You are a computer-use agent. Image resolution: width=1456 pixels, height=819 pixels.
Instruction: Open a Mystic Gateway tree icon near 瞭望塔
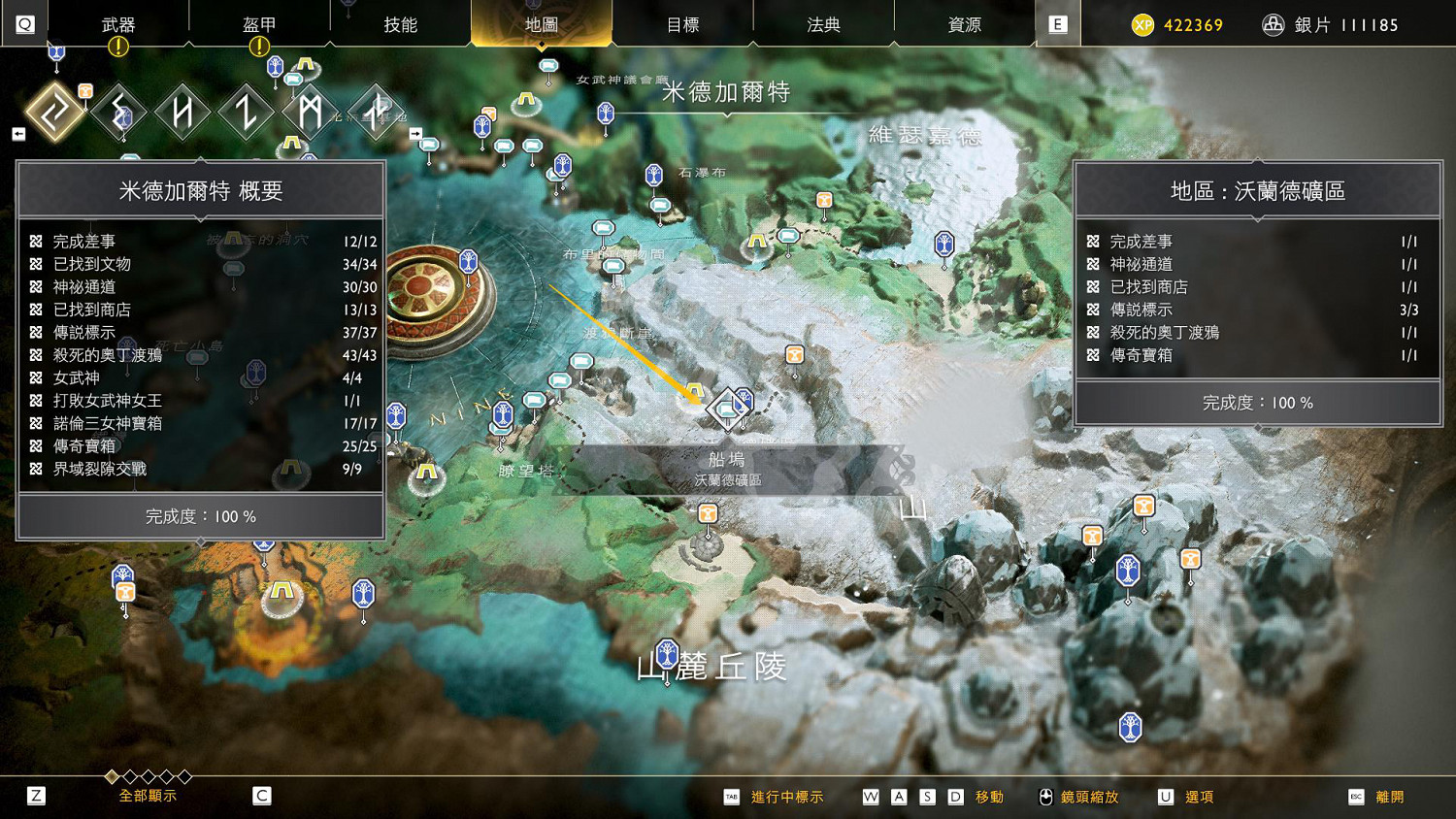tap(503, 413)
